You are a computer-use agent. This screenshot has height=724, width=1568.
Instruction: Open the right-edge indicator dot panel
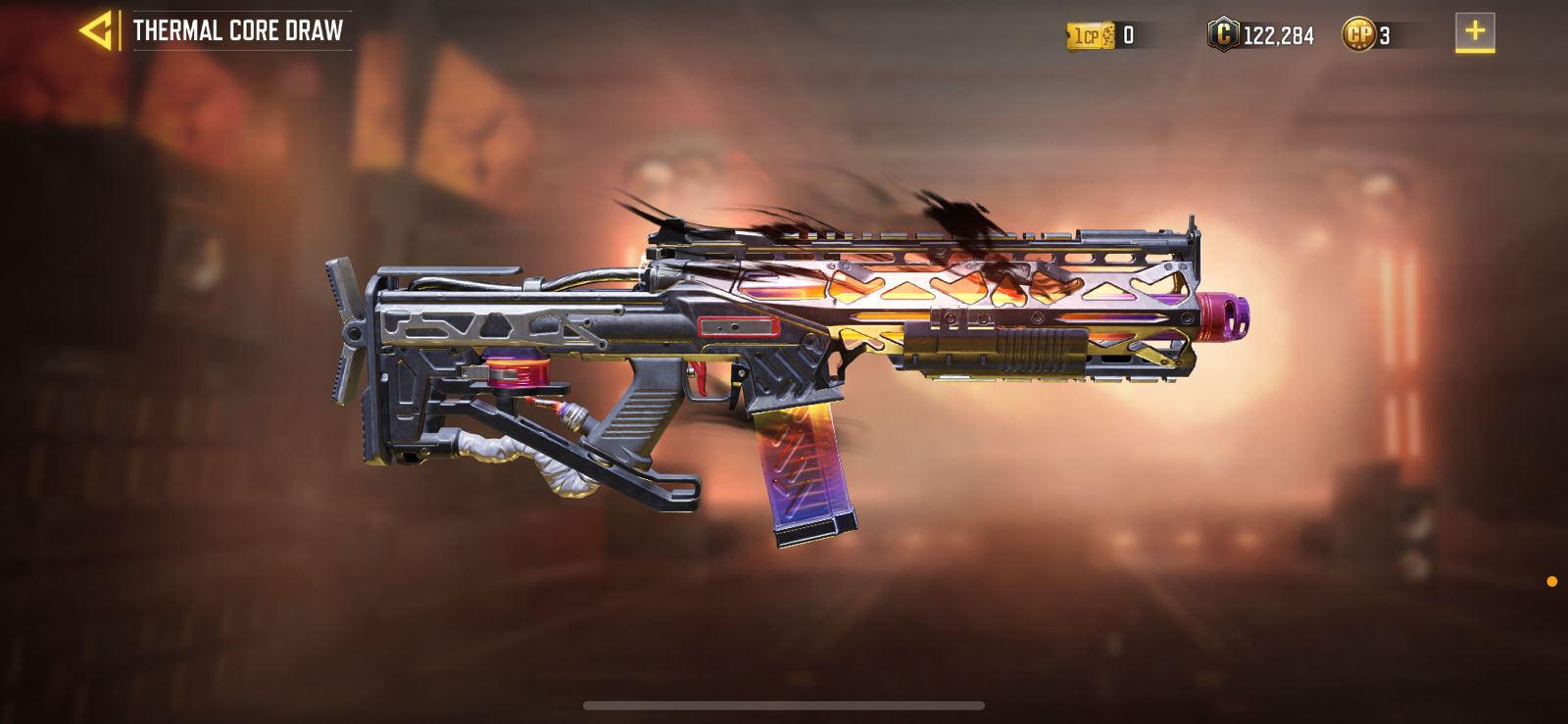[x=1552, y=578]
